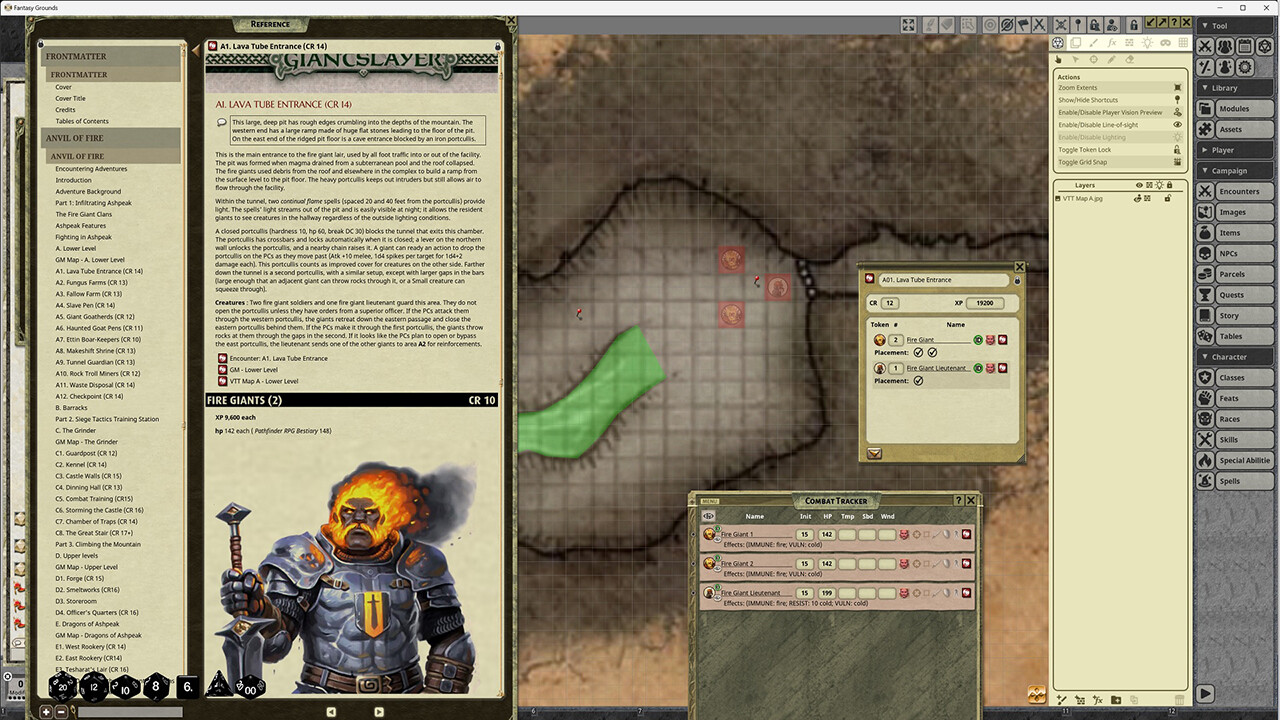Enable Line-of-sight in the Actions list
This screenshot has width=1280, height=720.
tap(1098, 125)
